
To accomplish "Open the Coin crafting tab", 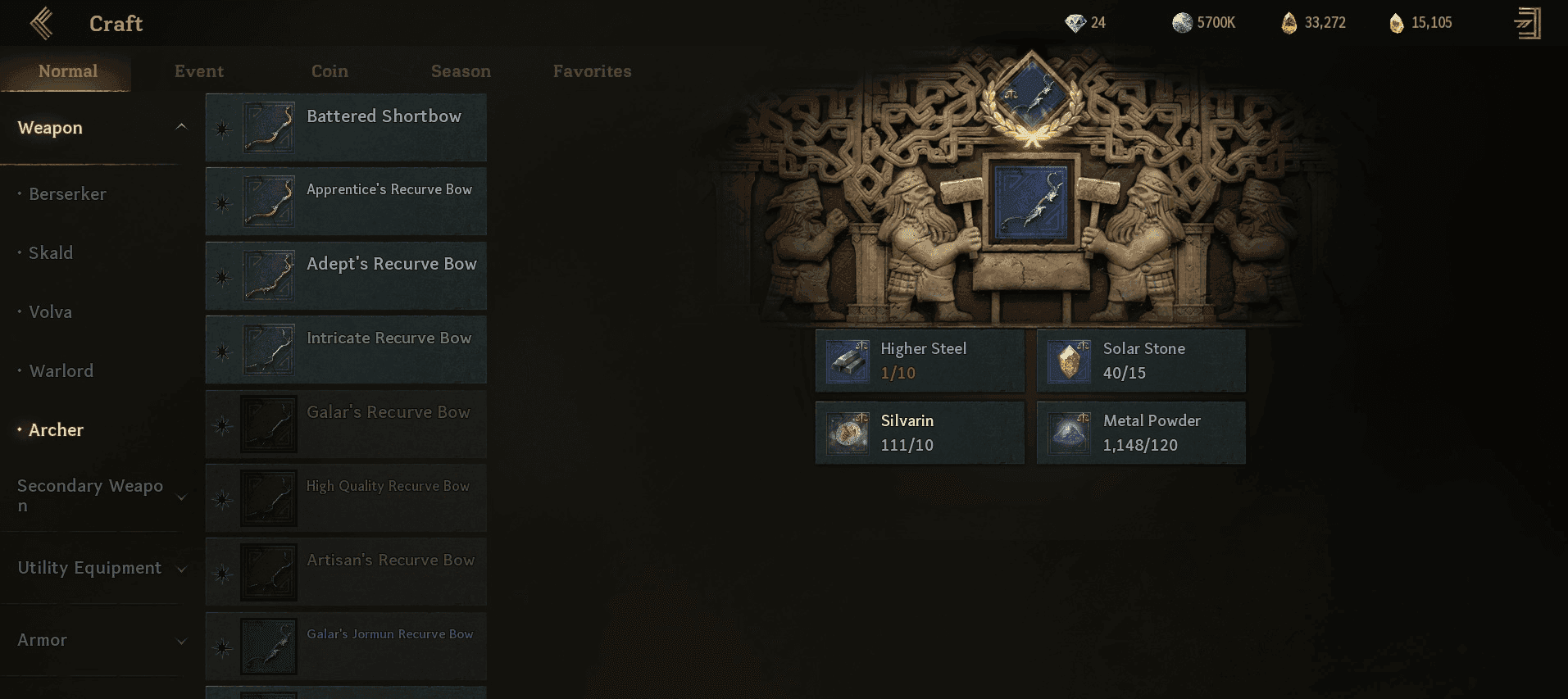I will coord(330,71).
